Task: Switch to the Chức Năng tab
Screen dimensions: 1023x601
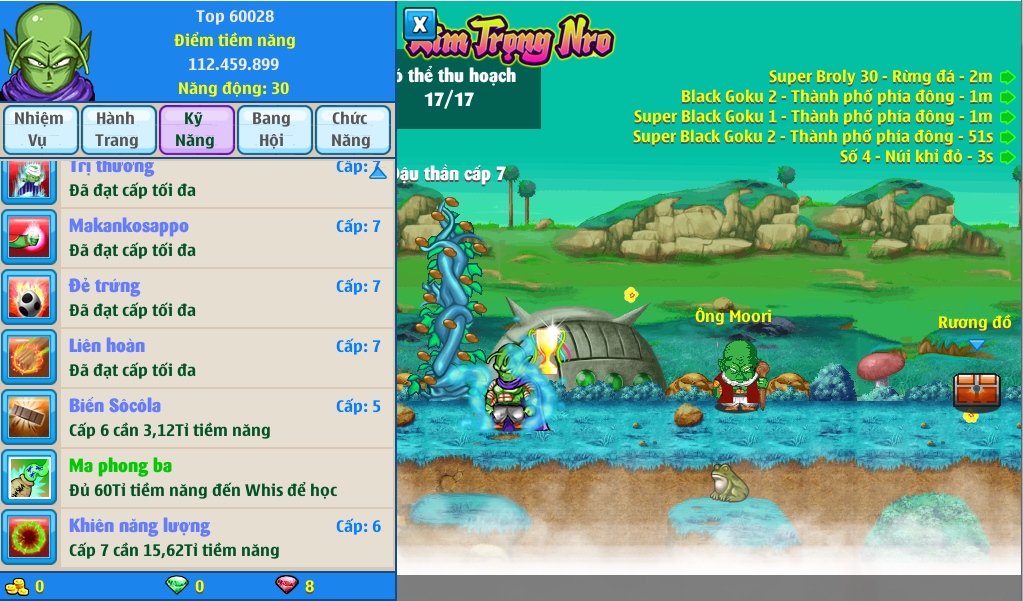Action: coord(350,130)
